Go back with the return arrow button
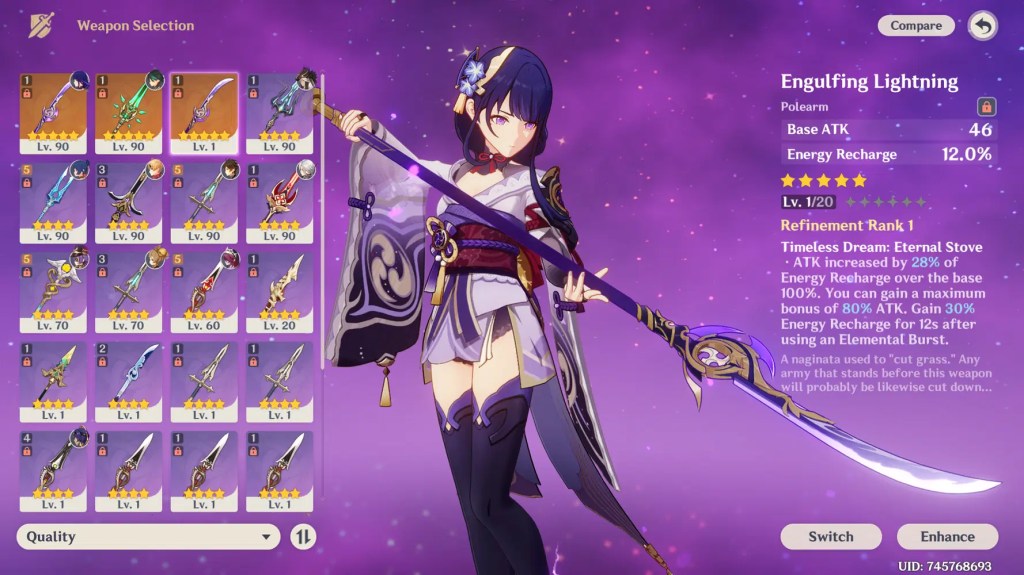This screenshot has height=575, width=1024. pyautogui.click(x=982, y=26)
